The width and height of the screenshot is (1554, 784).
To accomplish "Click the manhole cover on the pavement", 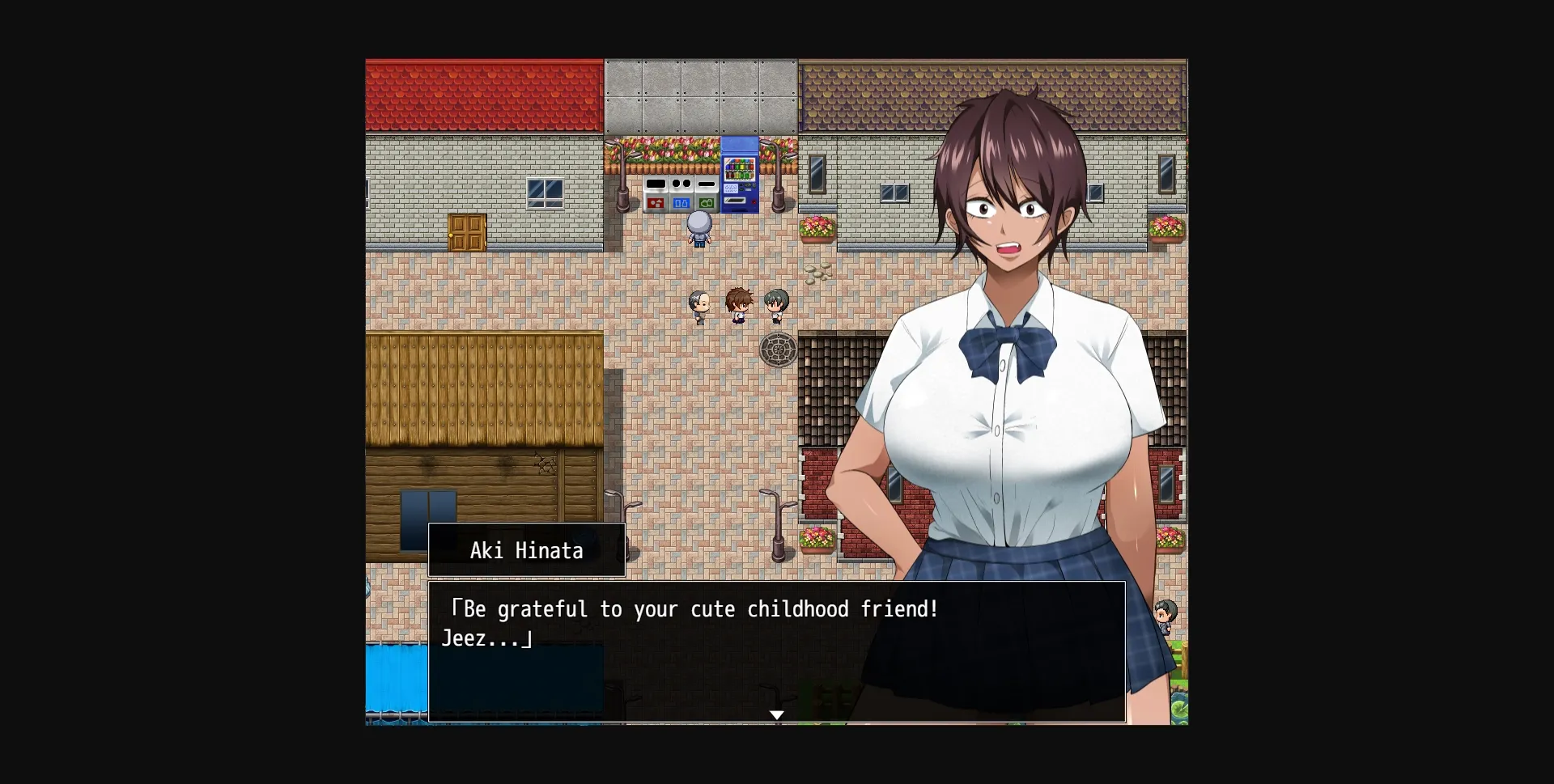I will (x=779, y=350).
